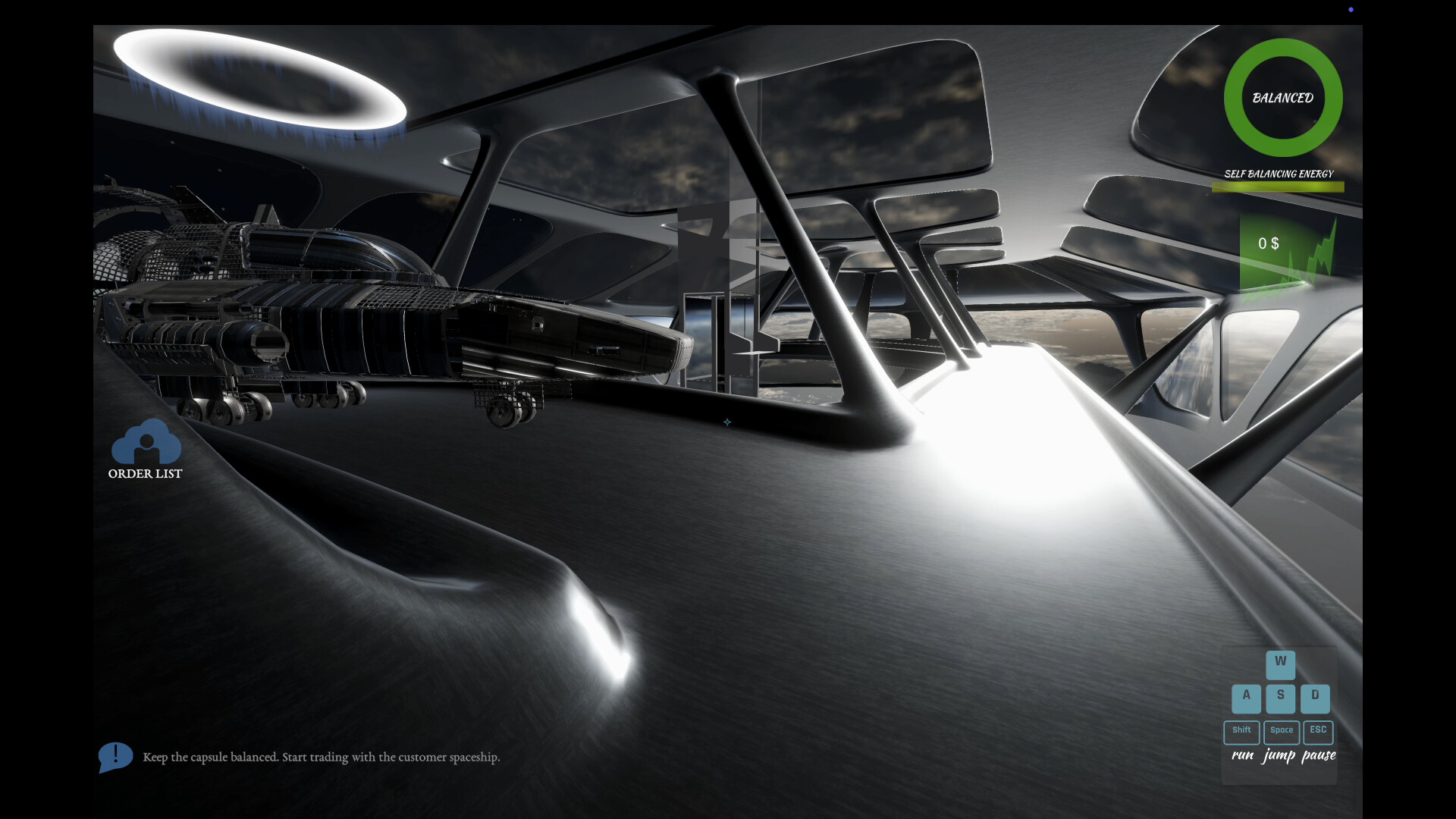Click the Balanced energy gauge ring
The height and width of the screenshot is (819, 1456).
1282,98
